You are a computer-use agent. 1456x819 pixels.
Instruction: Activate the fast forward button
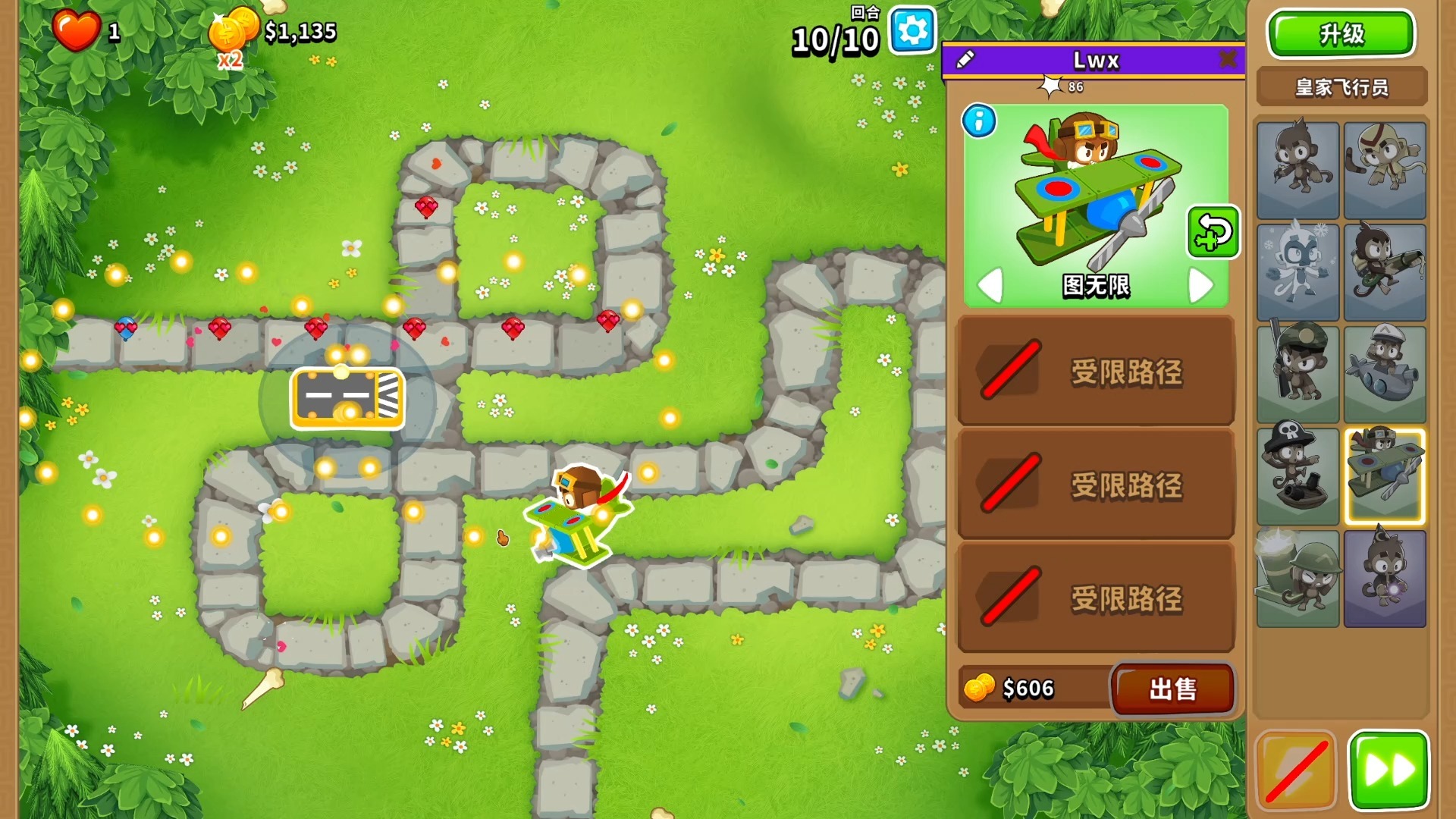click(1389, 770)
